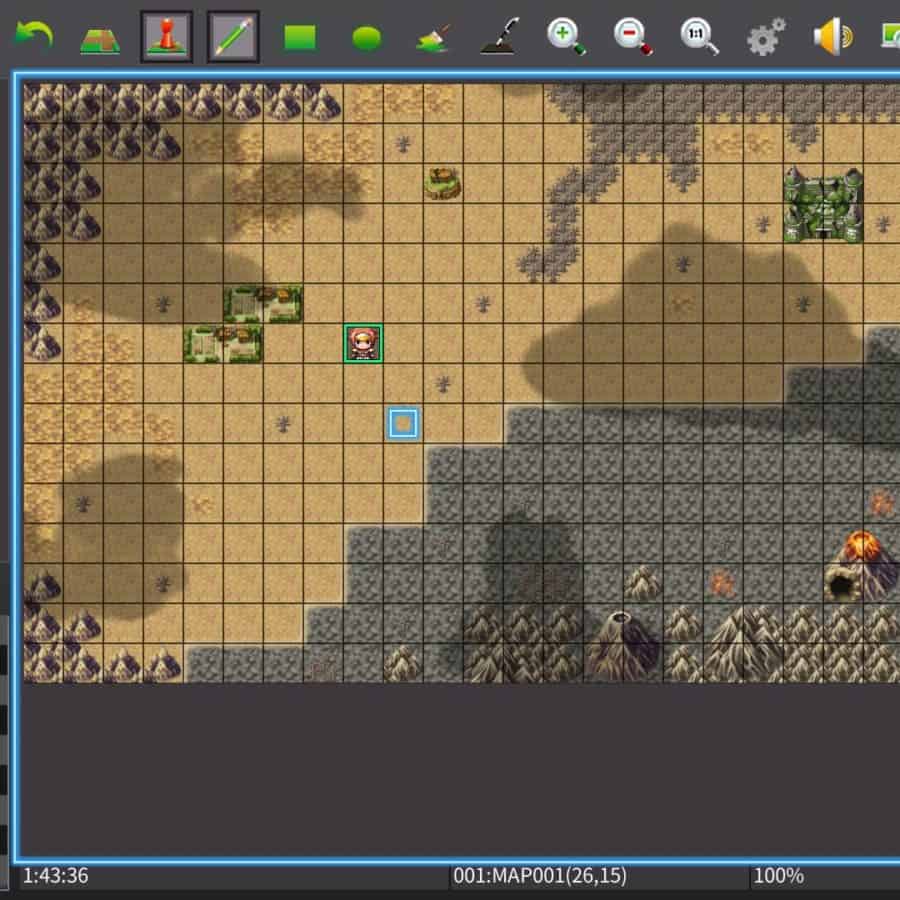Screen dimensions: 900x900
Task: Open the sound test speaker icon
Action: (832, 37)
